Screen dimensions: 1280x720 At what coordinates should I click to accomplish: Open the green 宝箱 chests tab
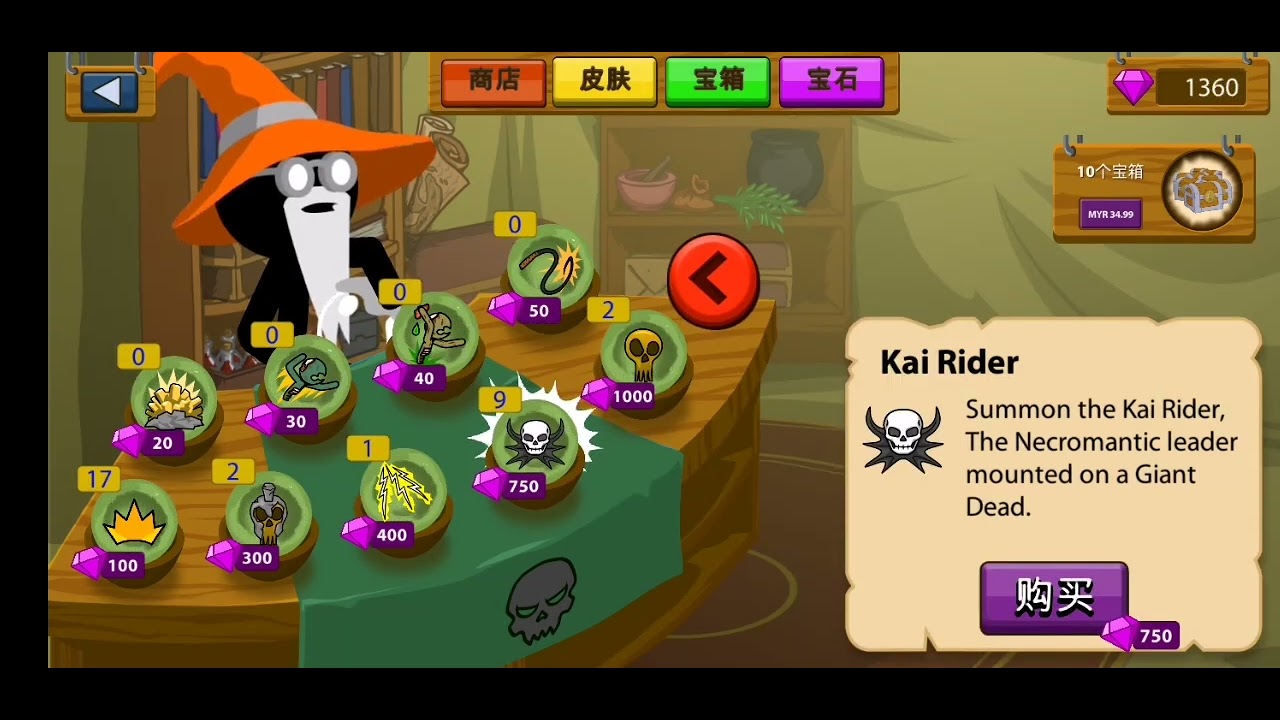(x=717, y=81)
